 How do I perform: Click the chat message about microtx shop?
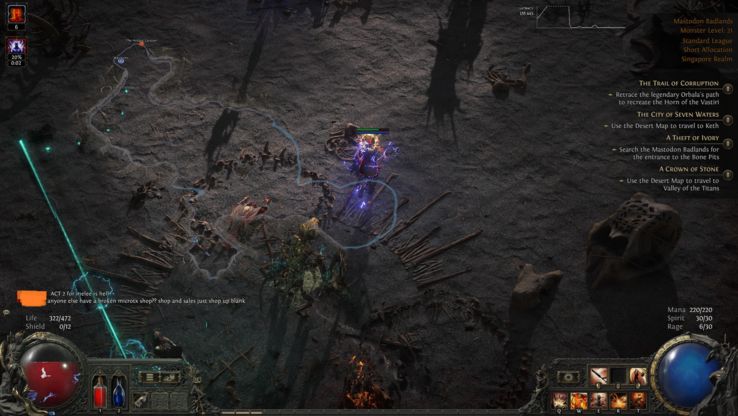click(x=146, y=301)
